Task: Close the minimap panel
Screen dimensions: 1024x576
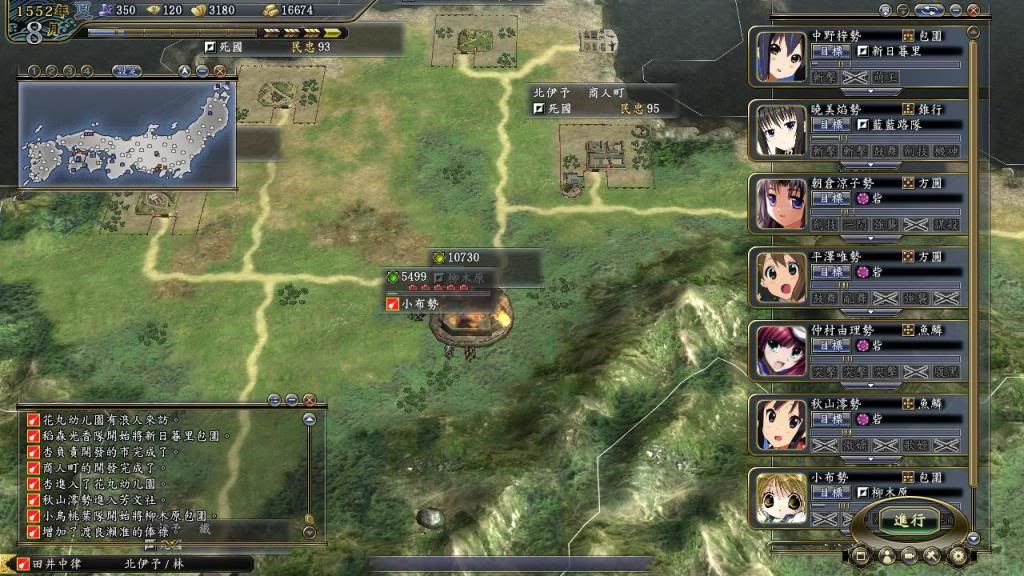Action: 219,71
